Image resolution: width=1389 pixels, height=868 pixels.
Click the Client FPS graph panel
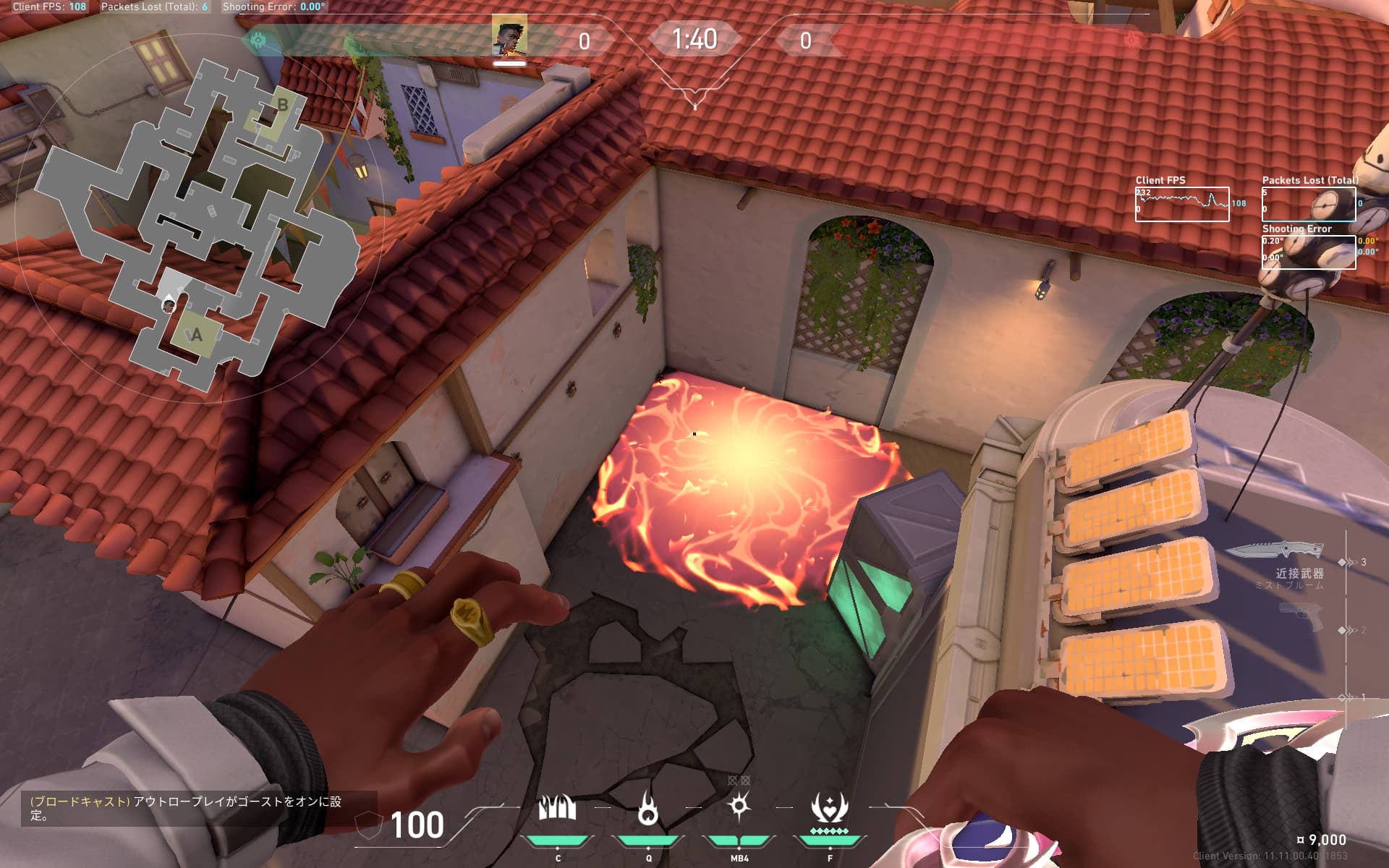click(1181, 205)
